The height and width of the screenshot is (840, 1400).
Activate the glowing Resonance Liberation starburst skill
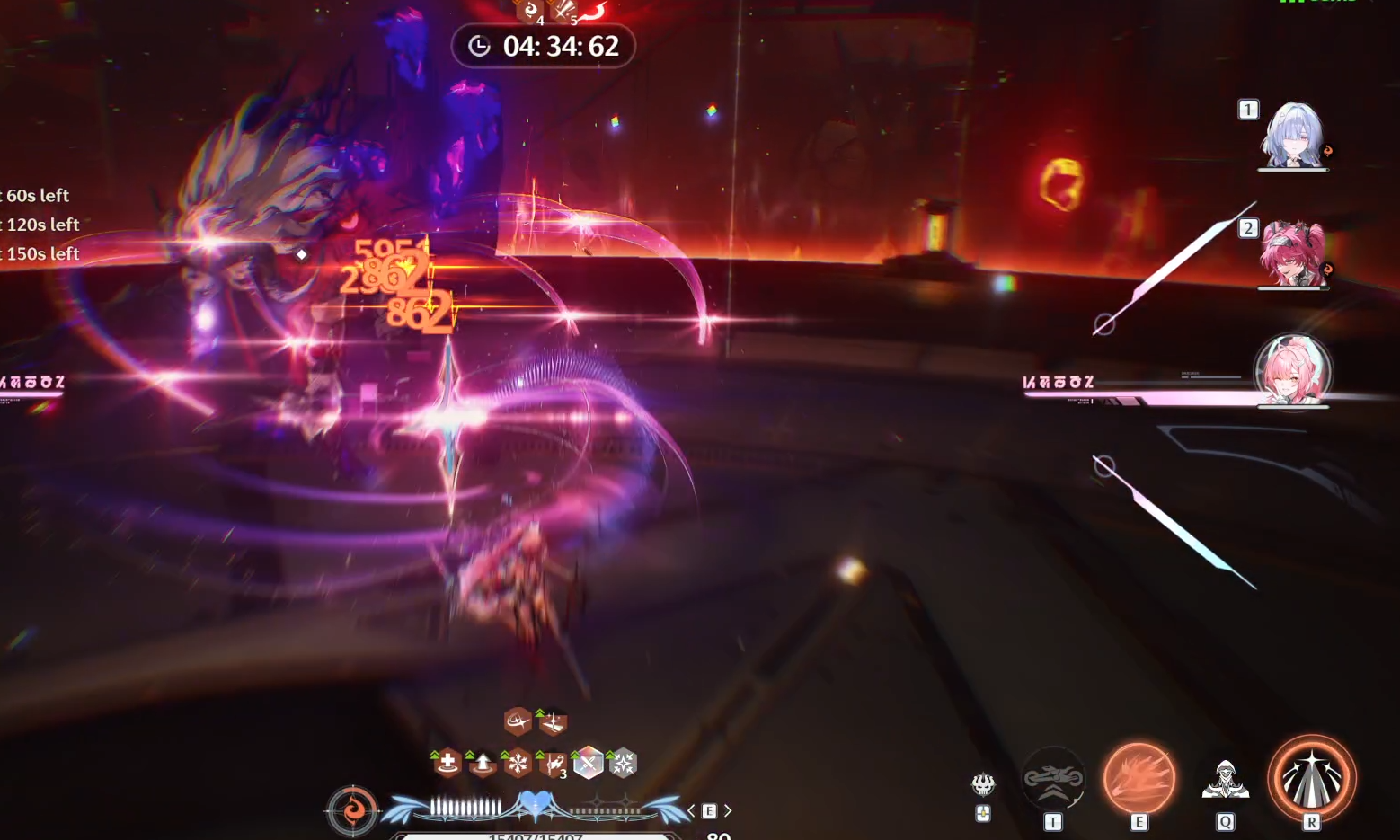click(x=1311, y=778)
